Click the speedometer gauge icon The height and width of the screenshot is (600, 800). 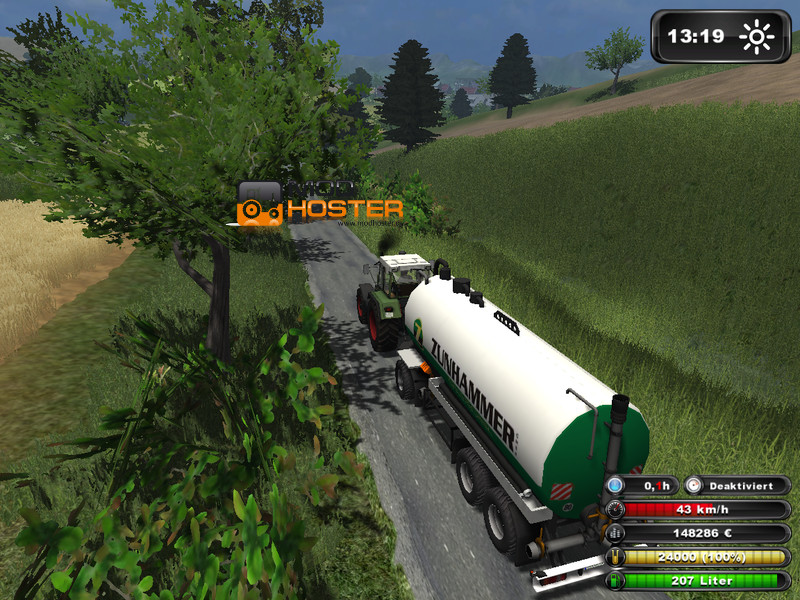615,510
